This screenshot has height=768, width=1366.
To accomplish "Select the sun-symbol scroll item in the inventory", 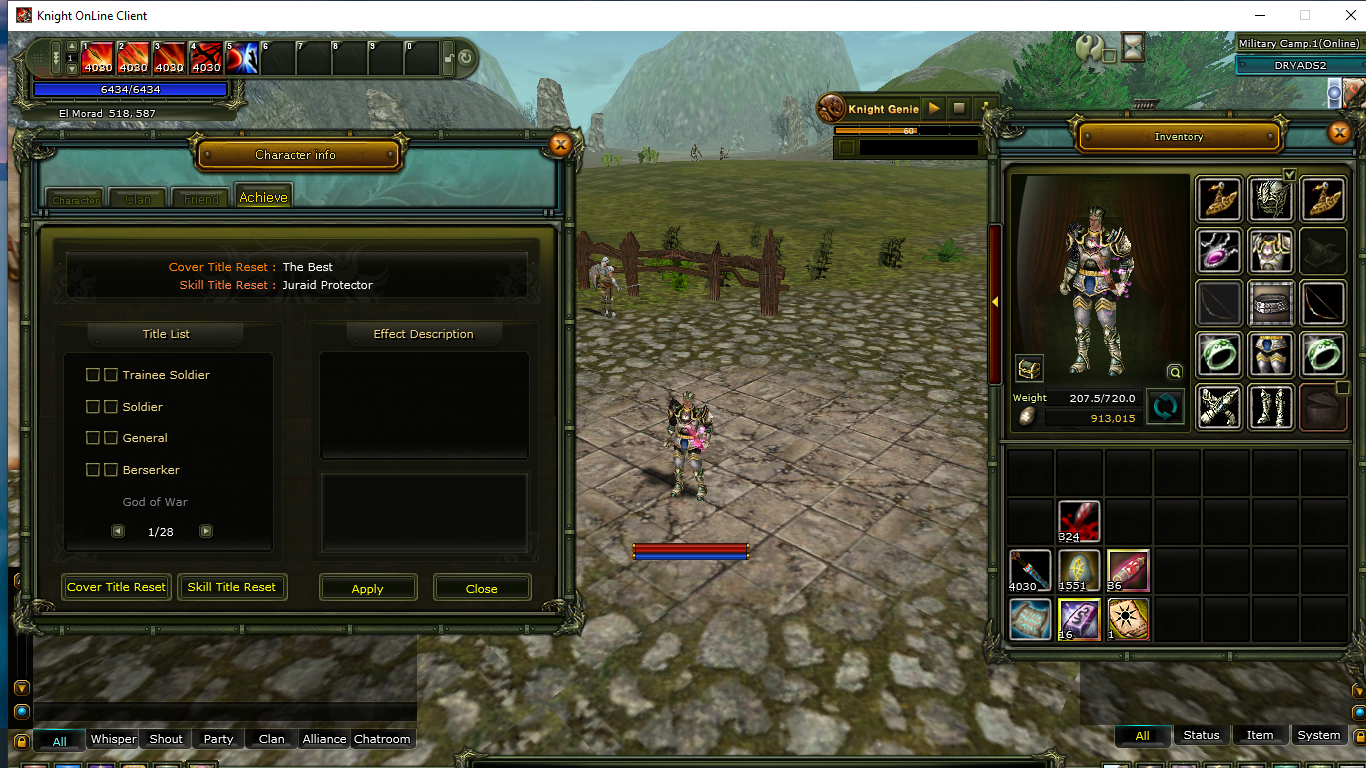I will (x=1128, y=620).
